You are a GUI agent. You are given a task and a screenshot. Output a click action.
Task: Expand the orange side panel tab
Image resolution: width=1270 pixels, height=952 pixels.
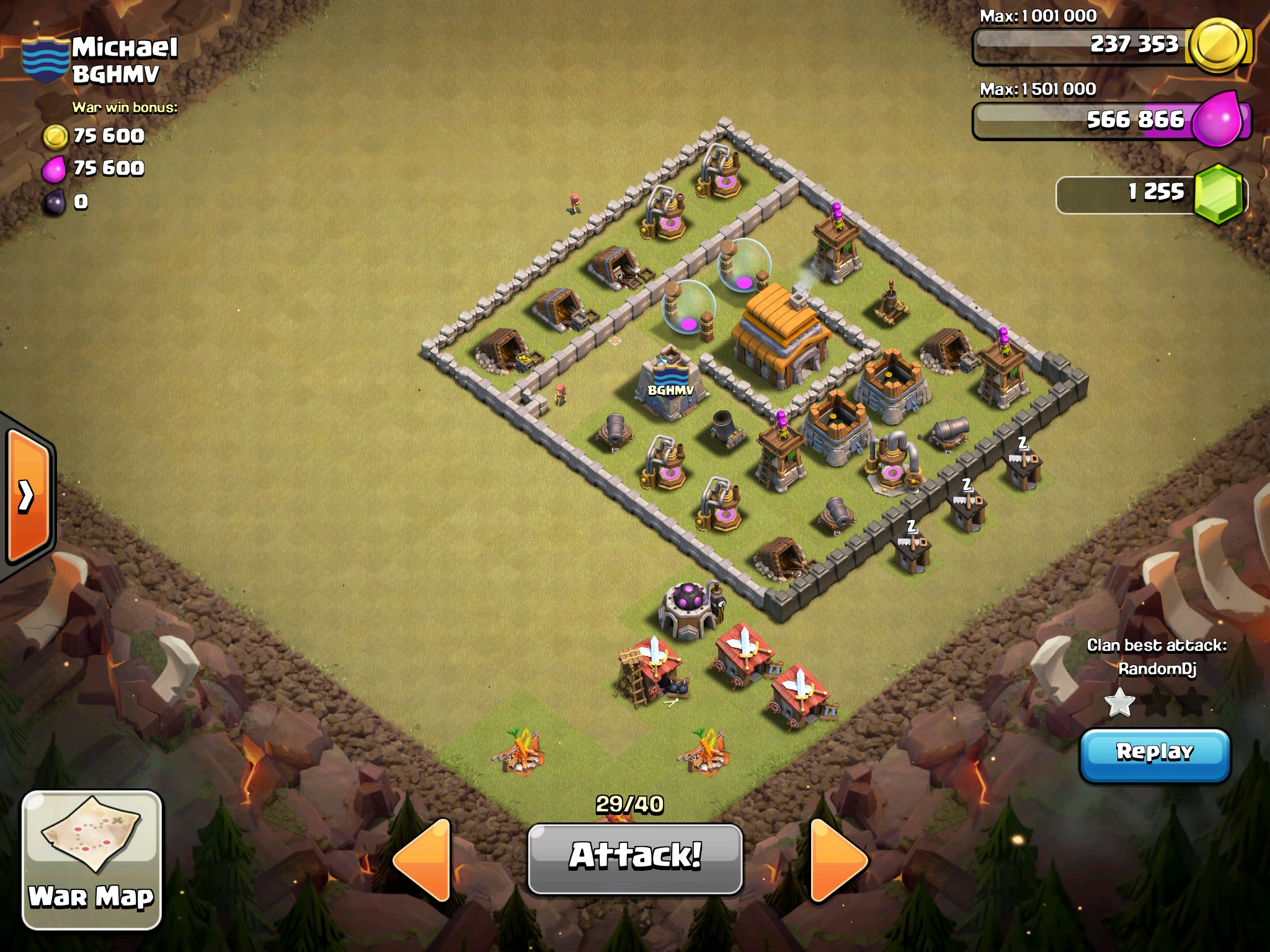[x=27, y=495]
